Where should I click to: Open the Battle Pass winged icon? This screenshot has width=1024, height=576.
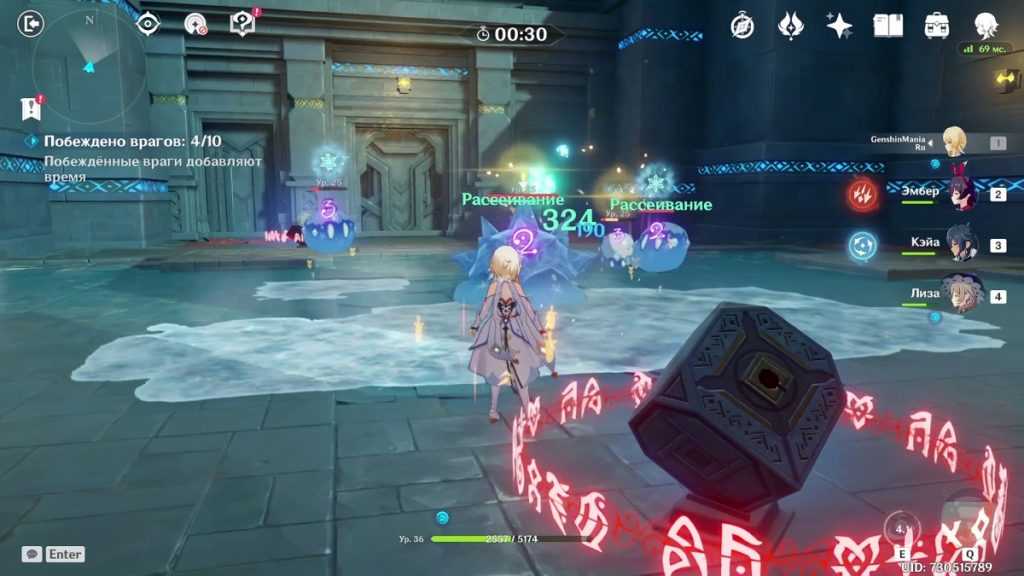pos(791,26)
